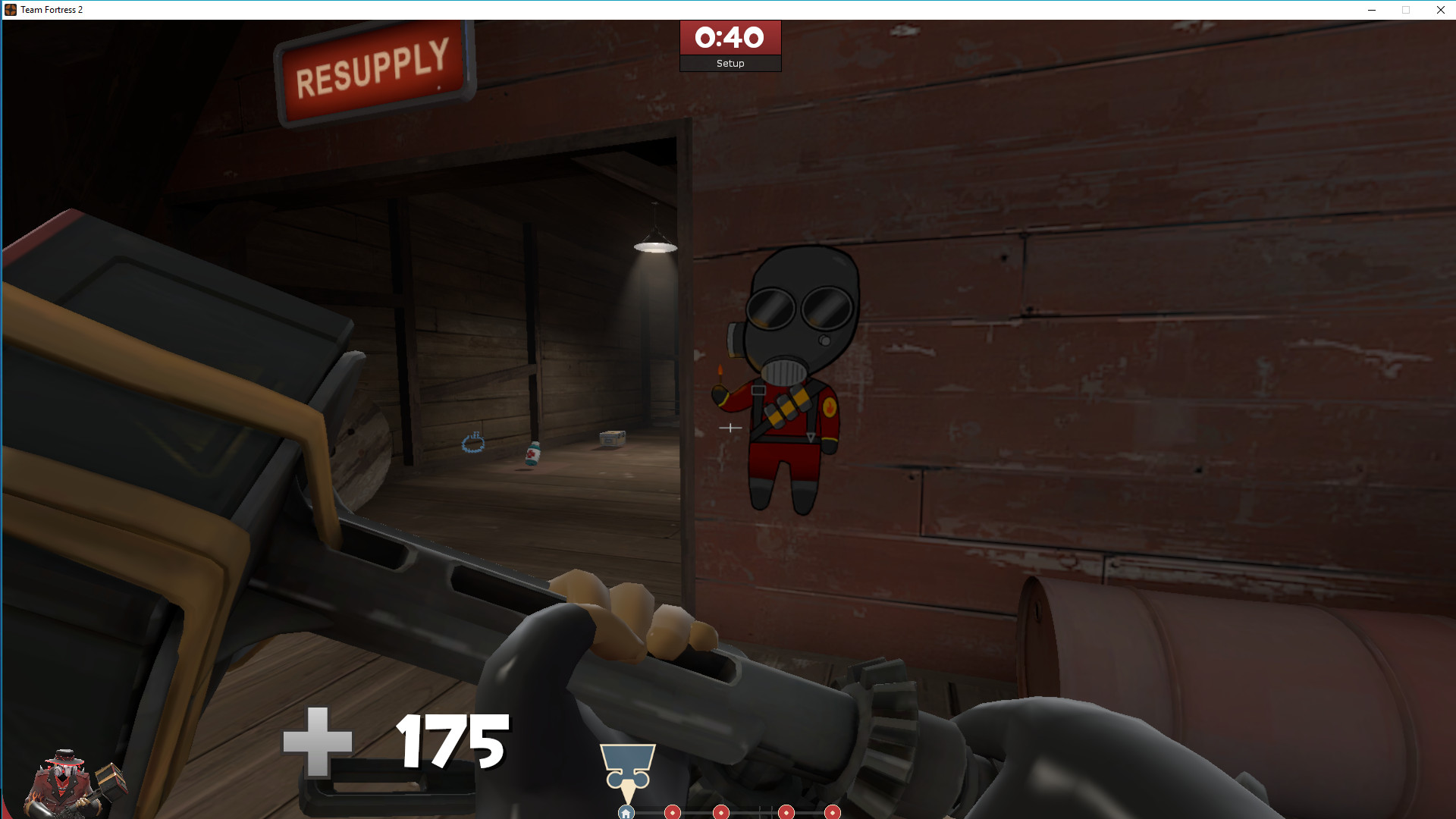This screenshot has height=819, width=1456.
Task: Click the Team Fortress 2 logo in the title bar
Action: 10,9
